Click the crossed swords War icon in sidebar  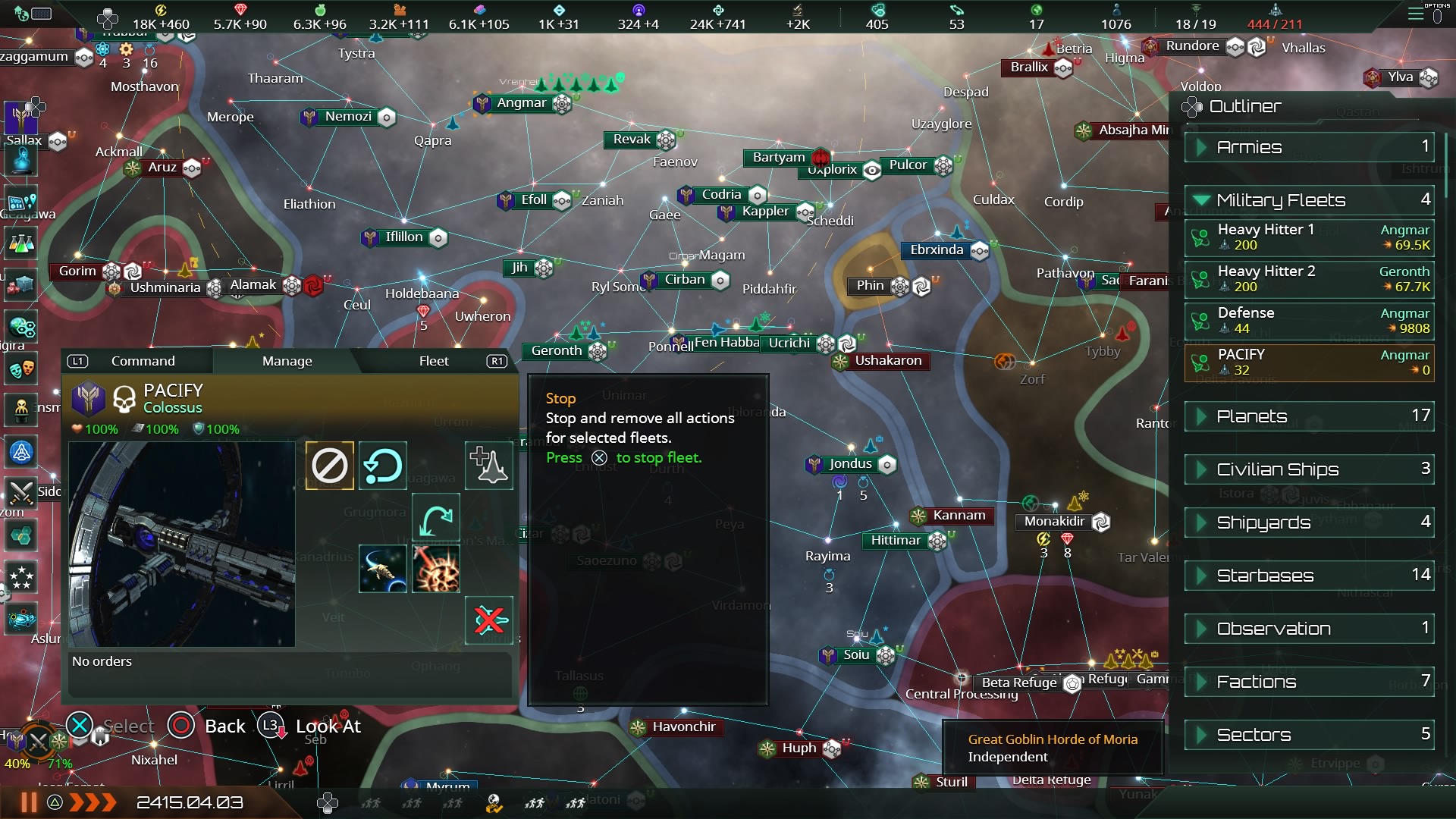pyautogui.click(x=21, y=493)
